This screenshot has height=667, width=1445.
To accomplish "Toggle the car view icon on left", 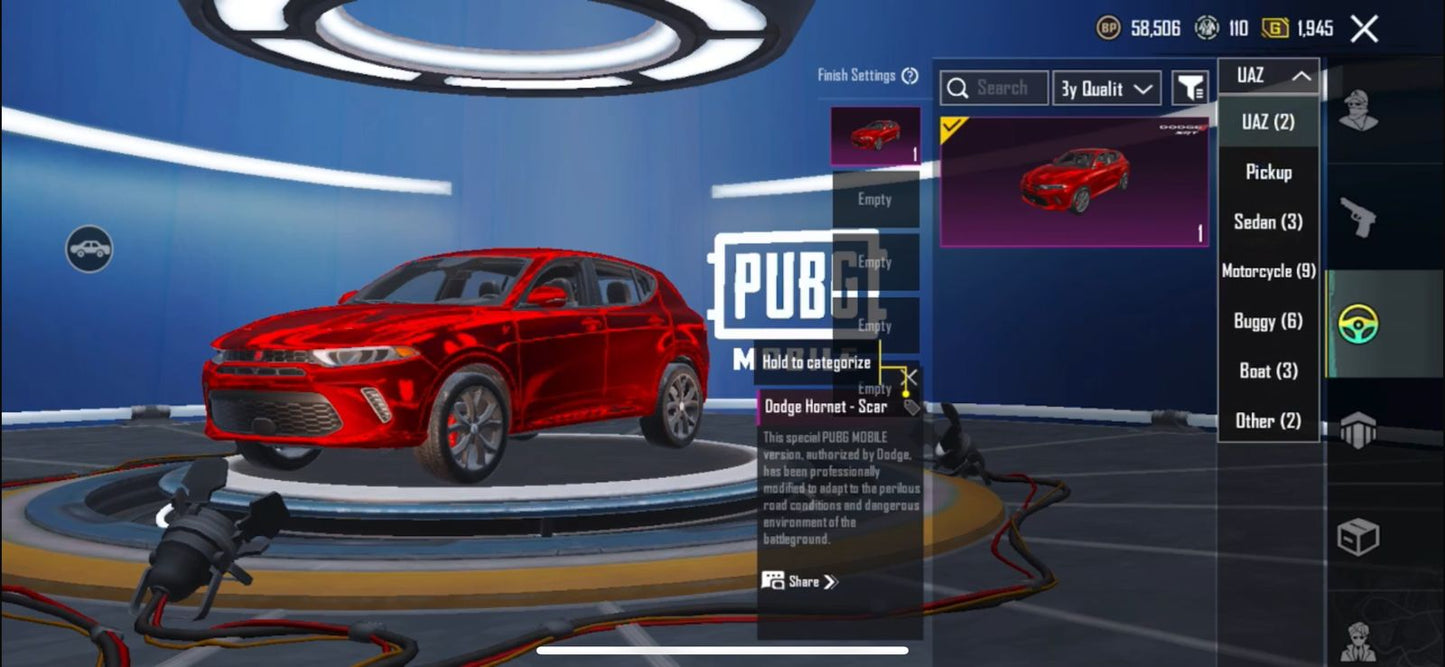I will click(89, 249).
